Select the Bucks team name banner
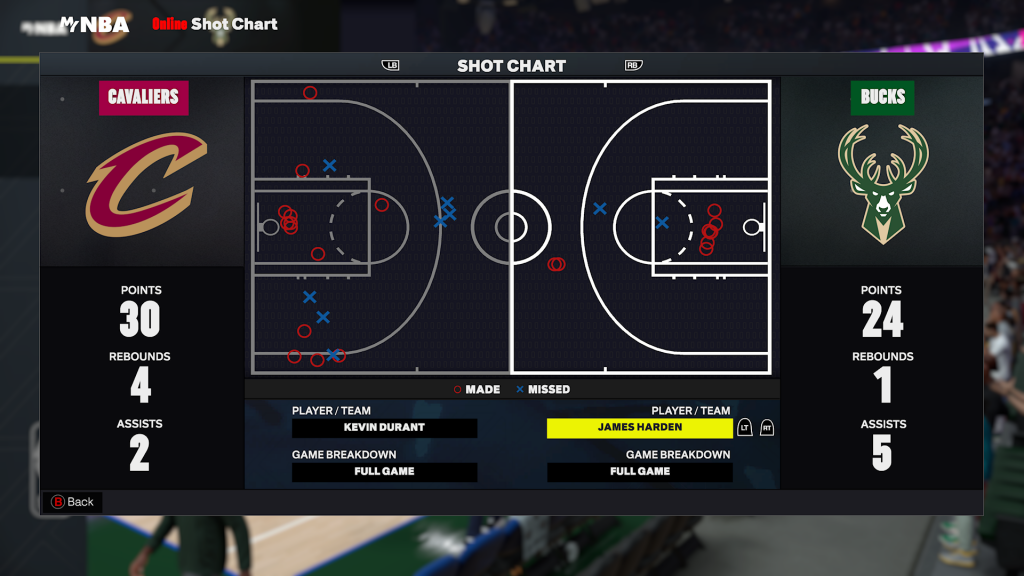 pos(882,97)
